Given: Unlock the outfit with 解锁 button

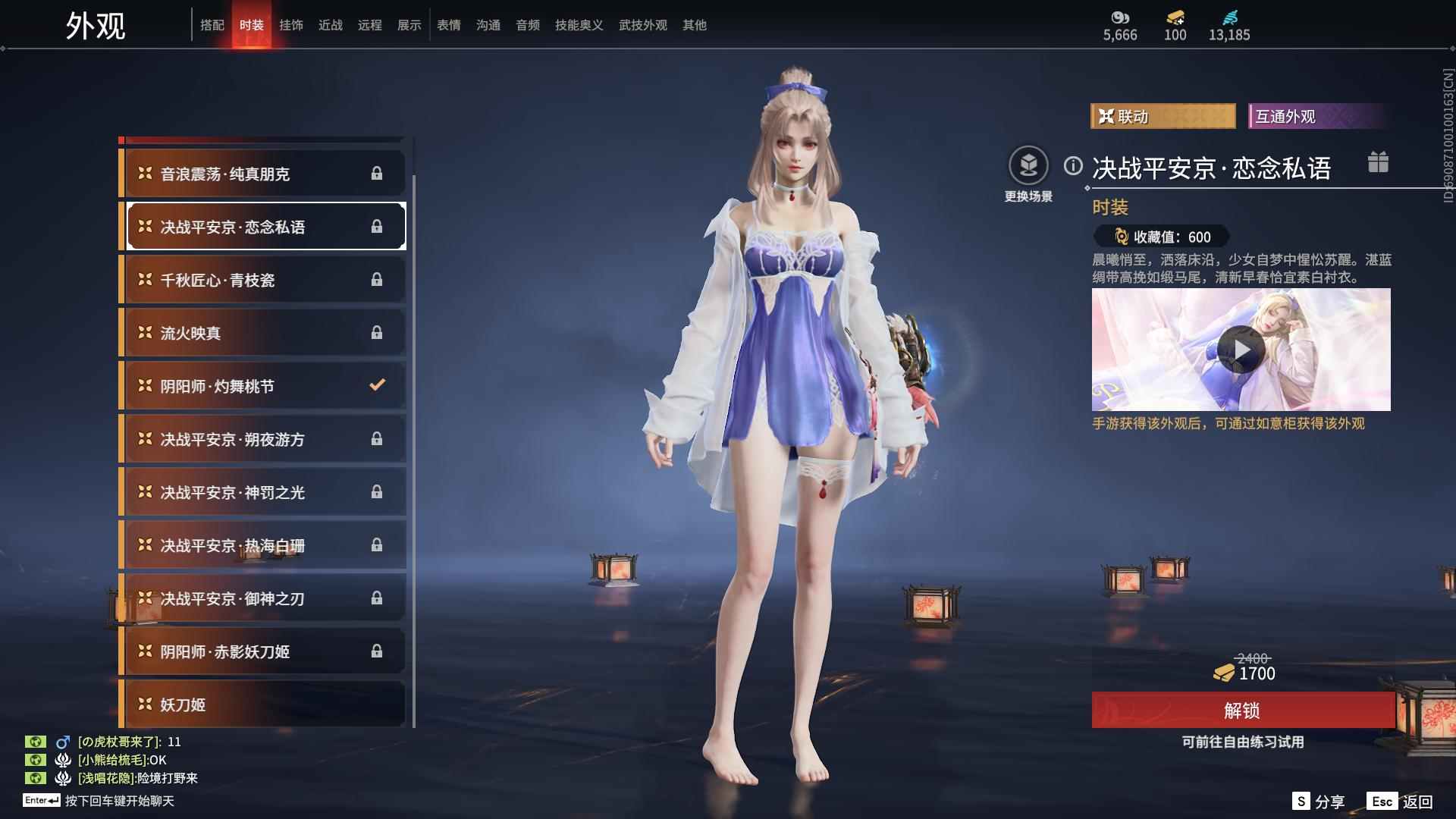Looking at the screenshot, I should coord(1242,711).
